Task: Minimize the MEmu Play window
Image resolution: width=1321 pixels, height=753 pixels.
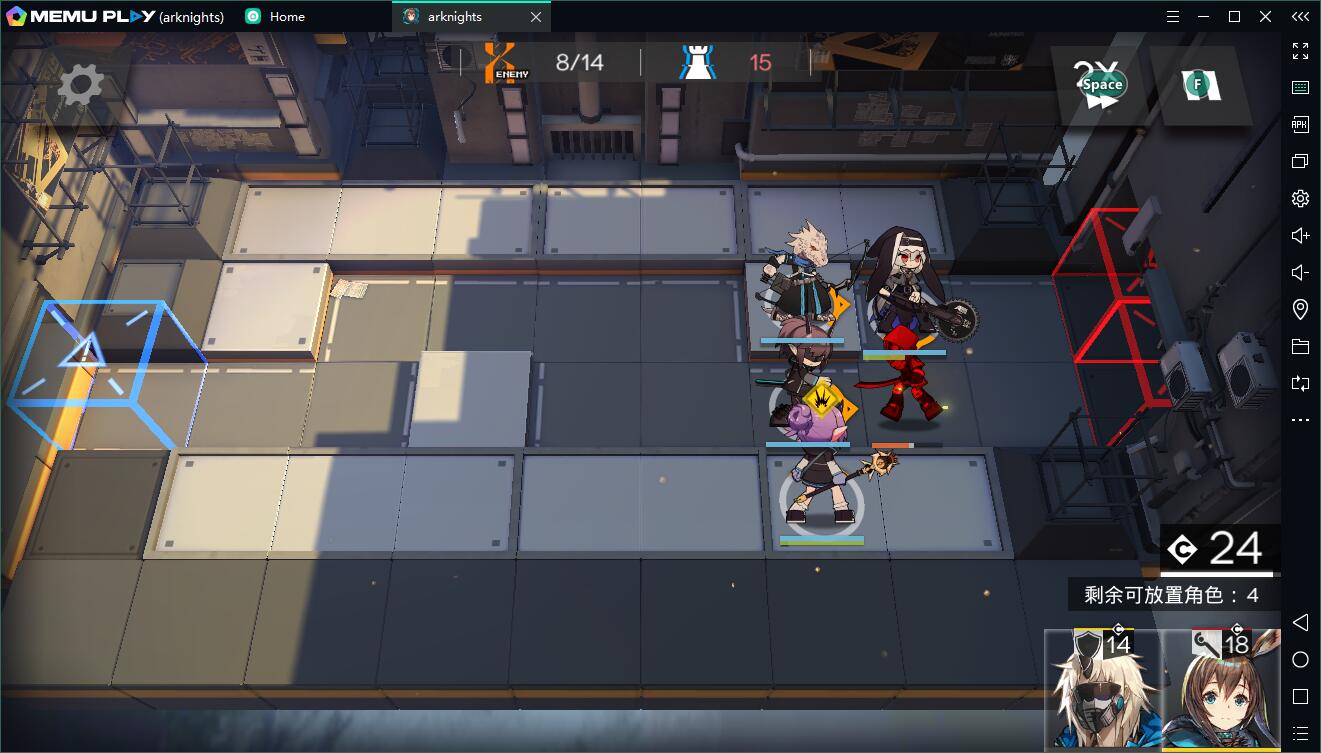Action: [x=1204, y=17]
